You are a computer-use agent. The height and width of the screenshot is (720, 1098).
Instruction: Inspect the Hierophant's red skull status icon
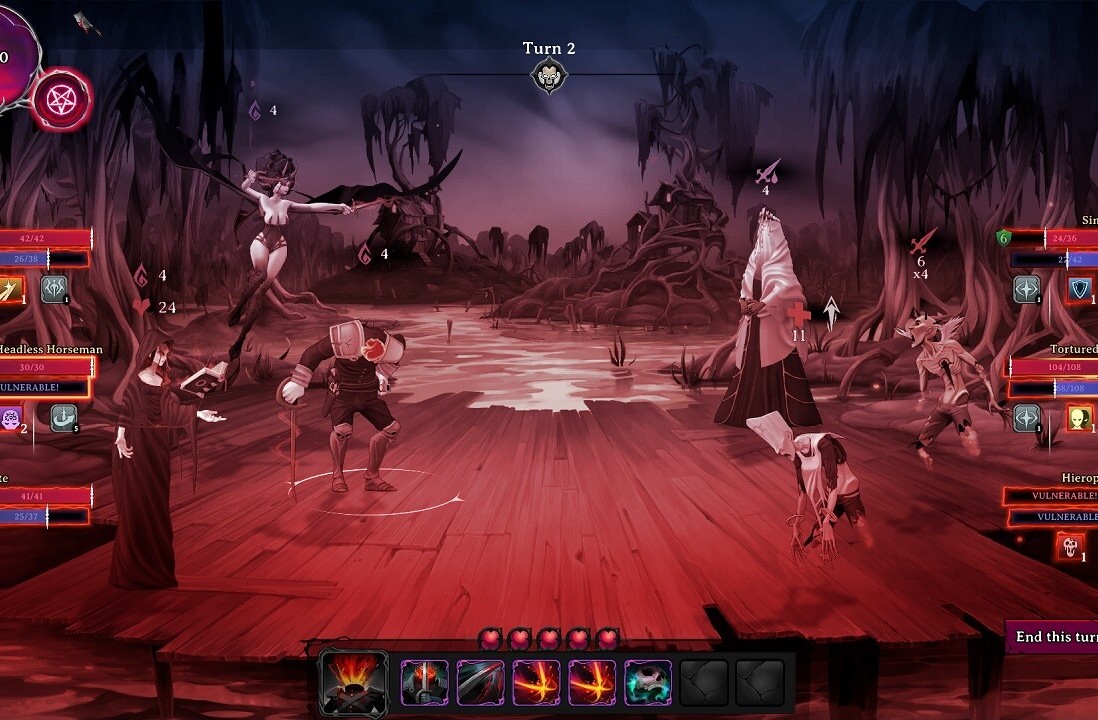point(1070,546)
